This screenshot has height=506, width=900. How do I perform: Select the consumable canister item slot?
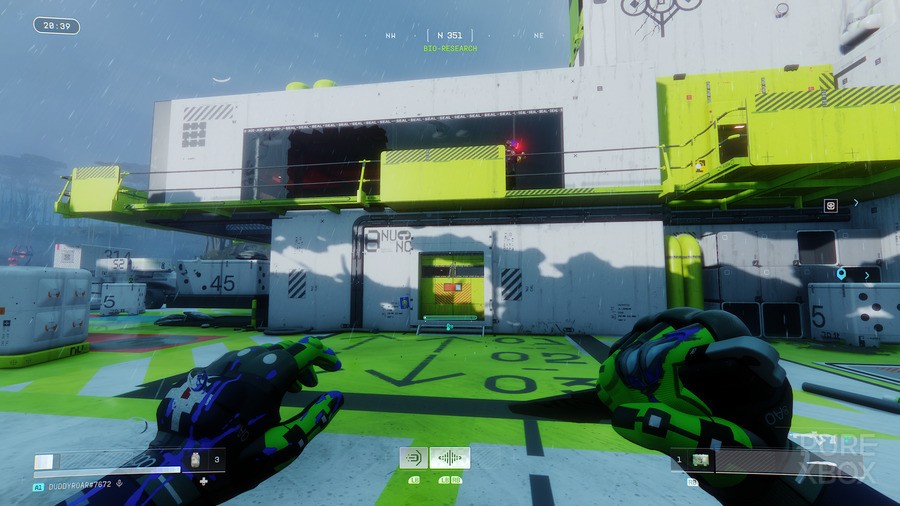pyautogui.click(x=197, y=461)
